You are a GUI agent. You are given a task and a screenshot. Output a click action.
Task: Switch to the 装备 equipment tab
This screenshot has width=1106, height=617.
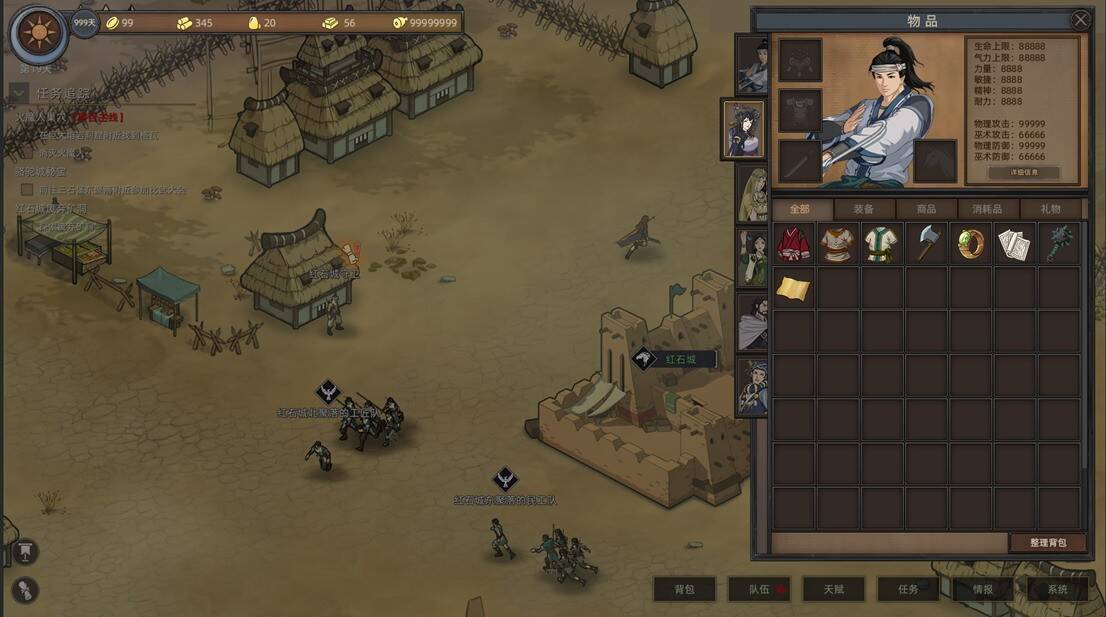[863, 209]
